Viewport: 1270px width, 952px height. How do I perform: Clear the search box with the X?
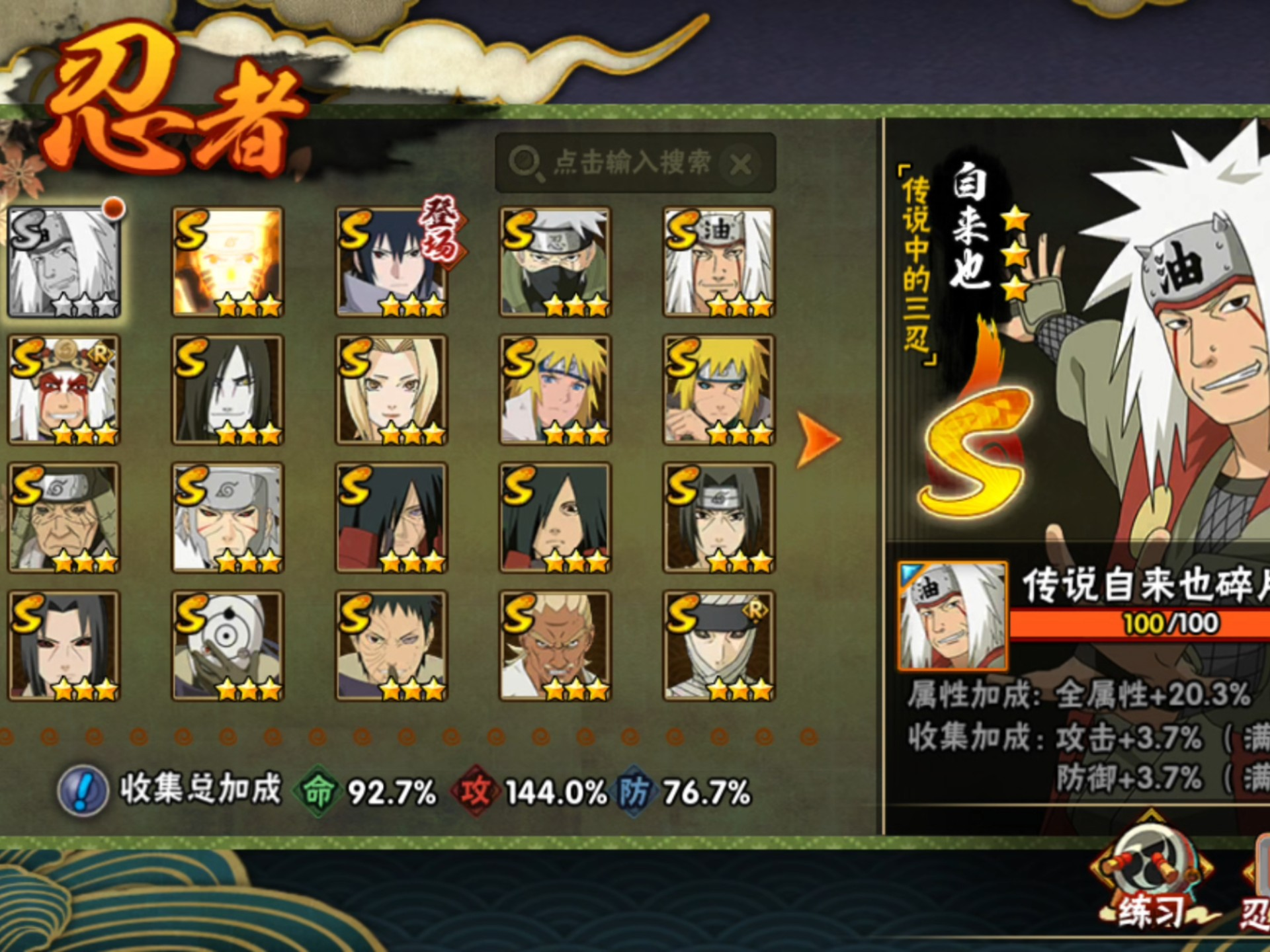click(x=741, y=164)
